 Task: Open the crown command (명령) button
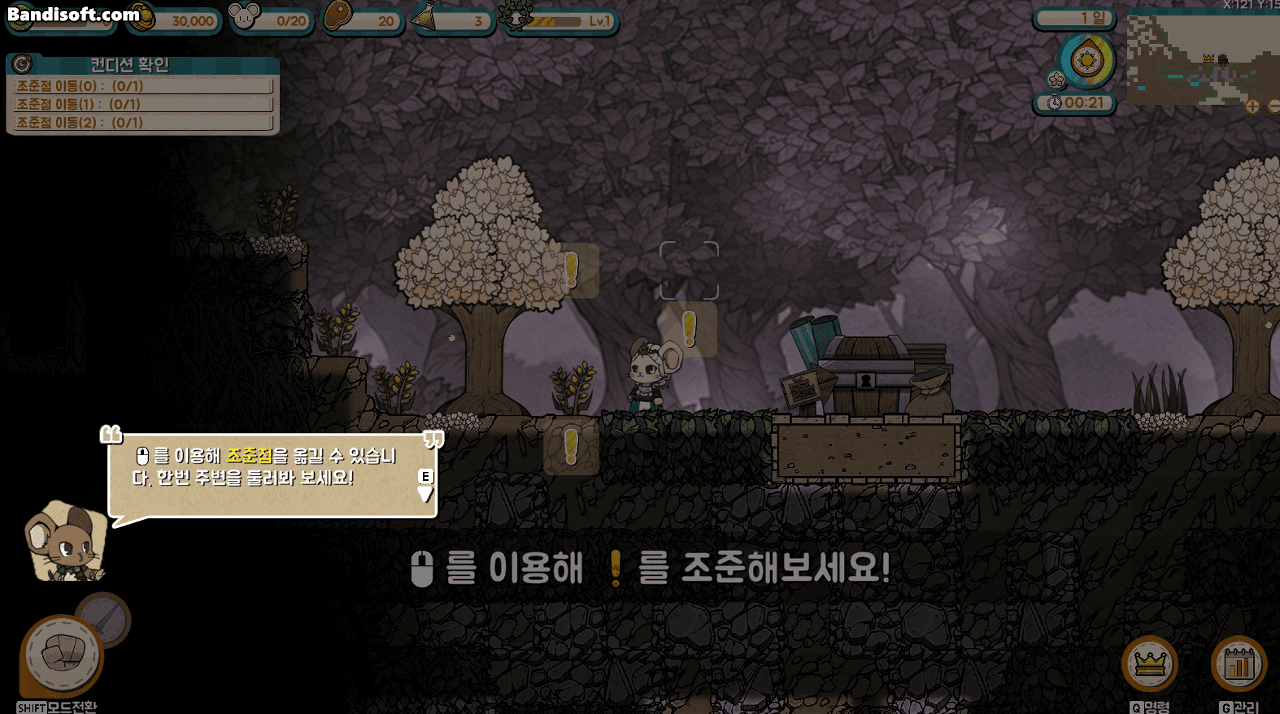[1149, 663]
